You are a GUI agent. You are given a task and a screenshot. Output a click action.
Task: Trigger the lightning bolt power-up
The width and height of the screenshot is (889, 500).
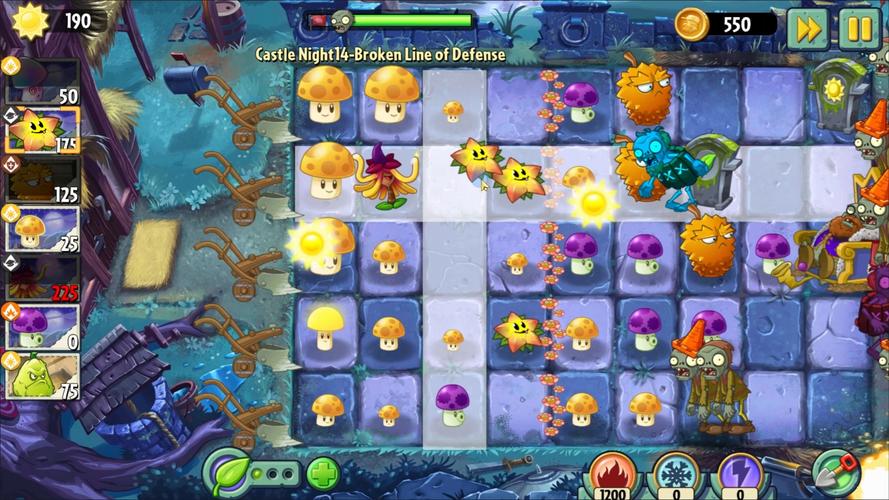click(x=736, y=475)
